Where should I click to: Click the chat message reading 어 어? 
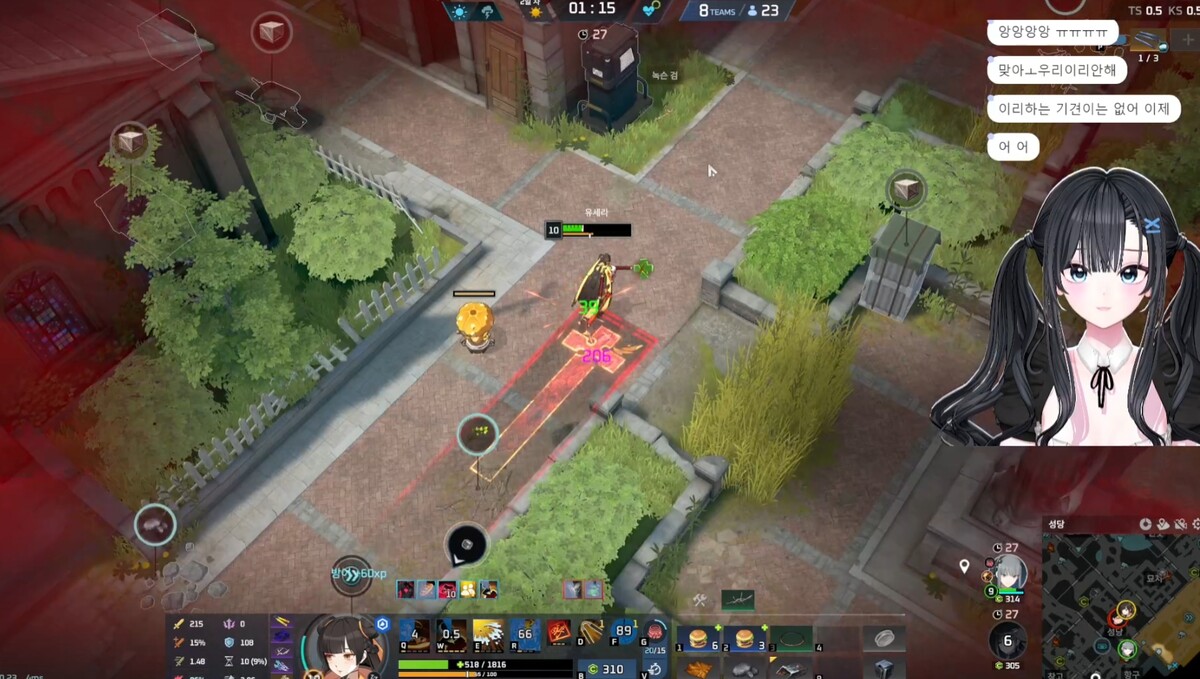pos(1013,147)
